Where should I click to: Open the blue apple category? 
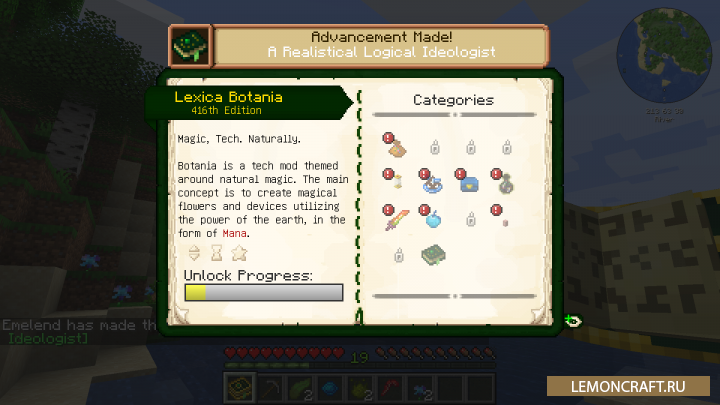point(433,219)
